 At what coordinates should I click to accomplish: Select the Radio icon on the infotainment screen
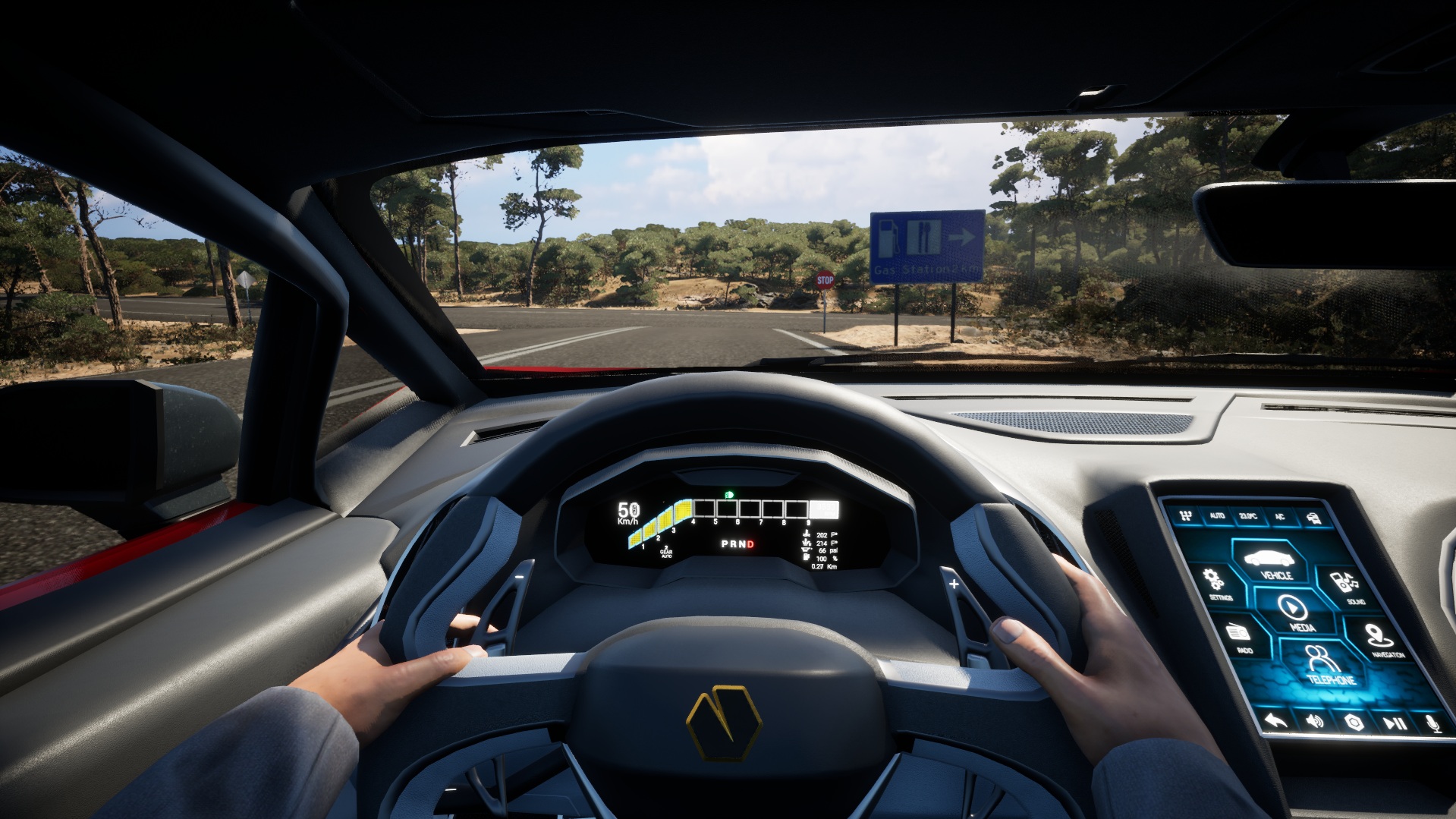click(1237, 633)
